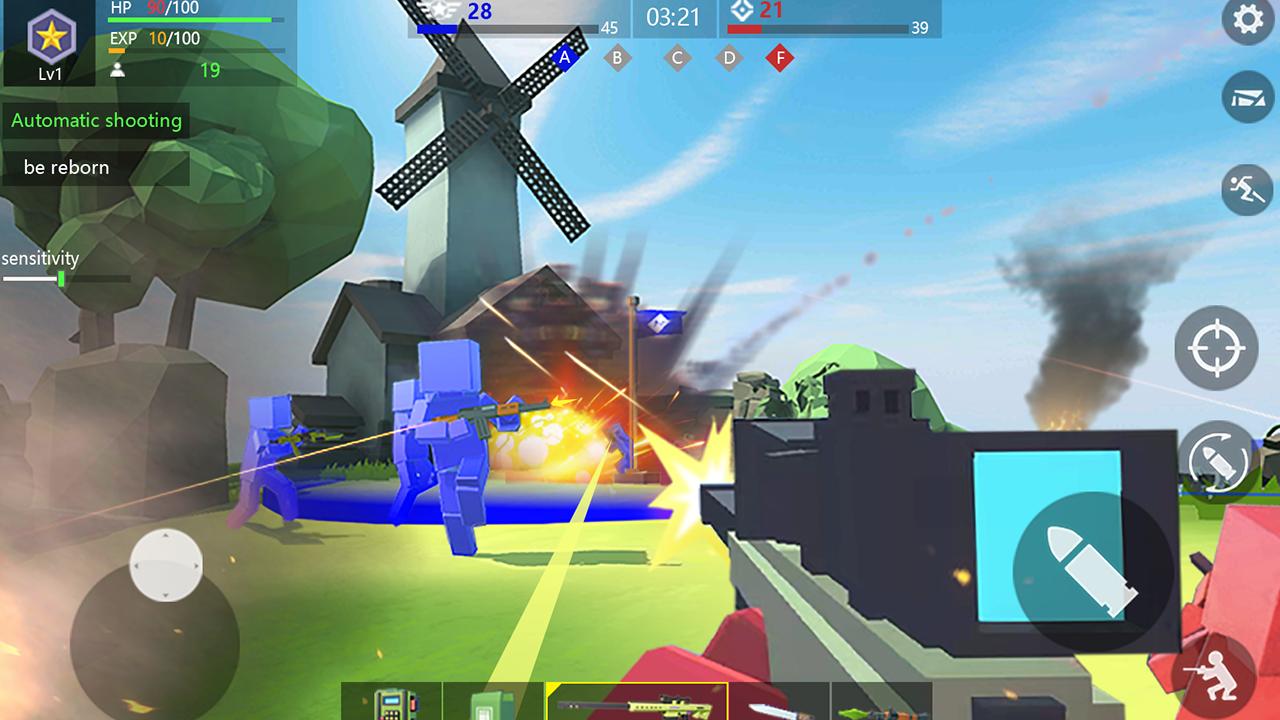
Task: Click the player level badge showing Lv1
Action: coord(48,42)
